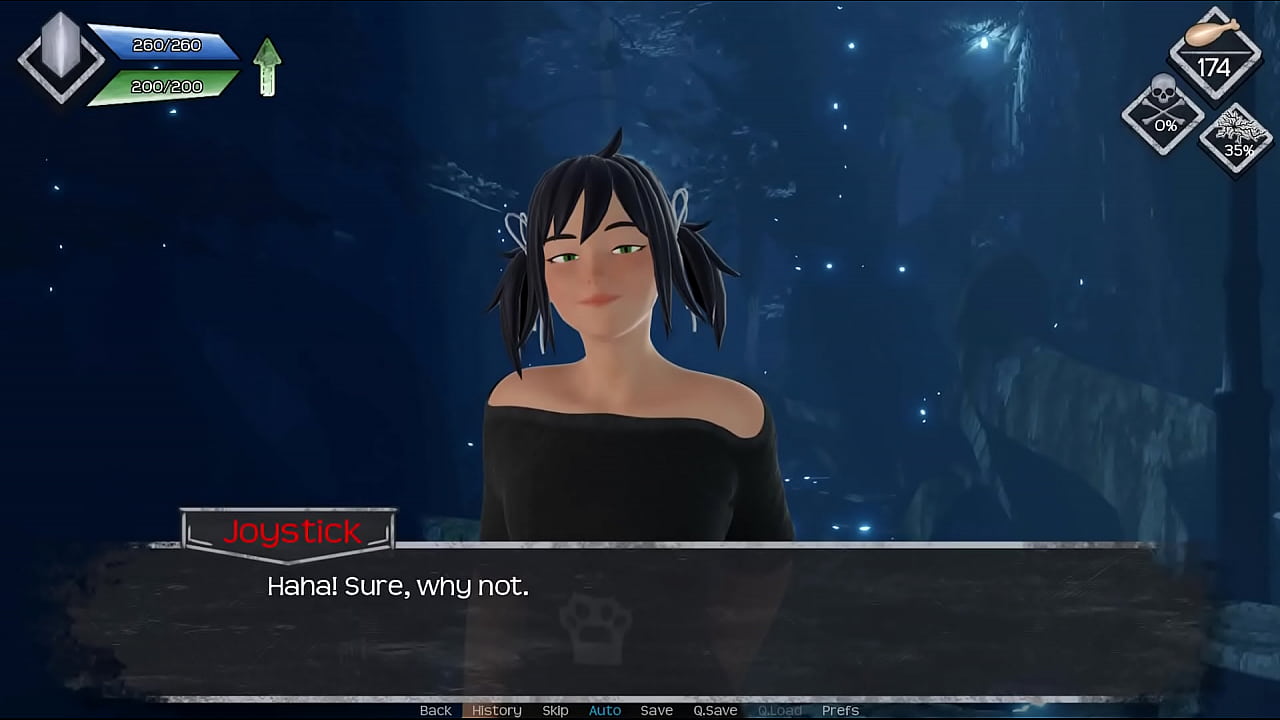This screenshot has width=1280, height=720.
Task: Click the green level-up arrow icon
Action: point(267,66)
